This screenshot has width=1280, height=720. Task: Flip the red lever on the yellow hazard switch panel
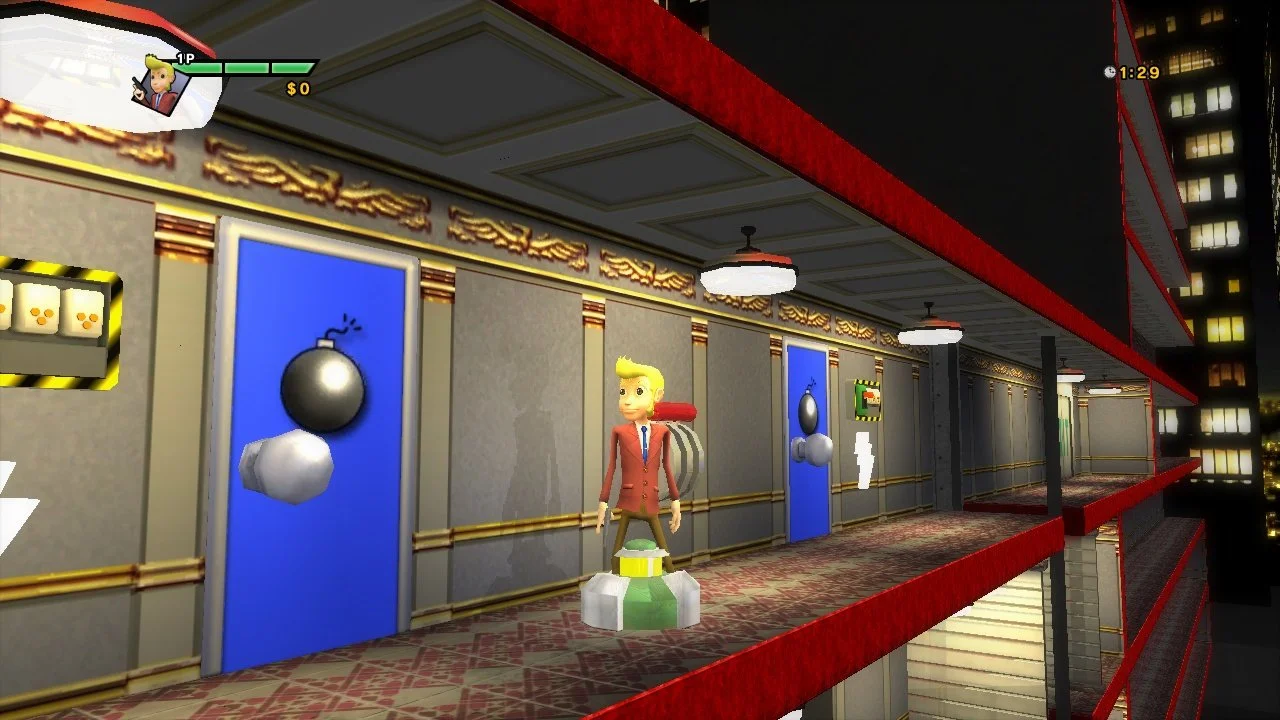pos(868,395)
